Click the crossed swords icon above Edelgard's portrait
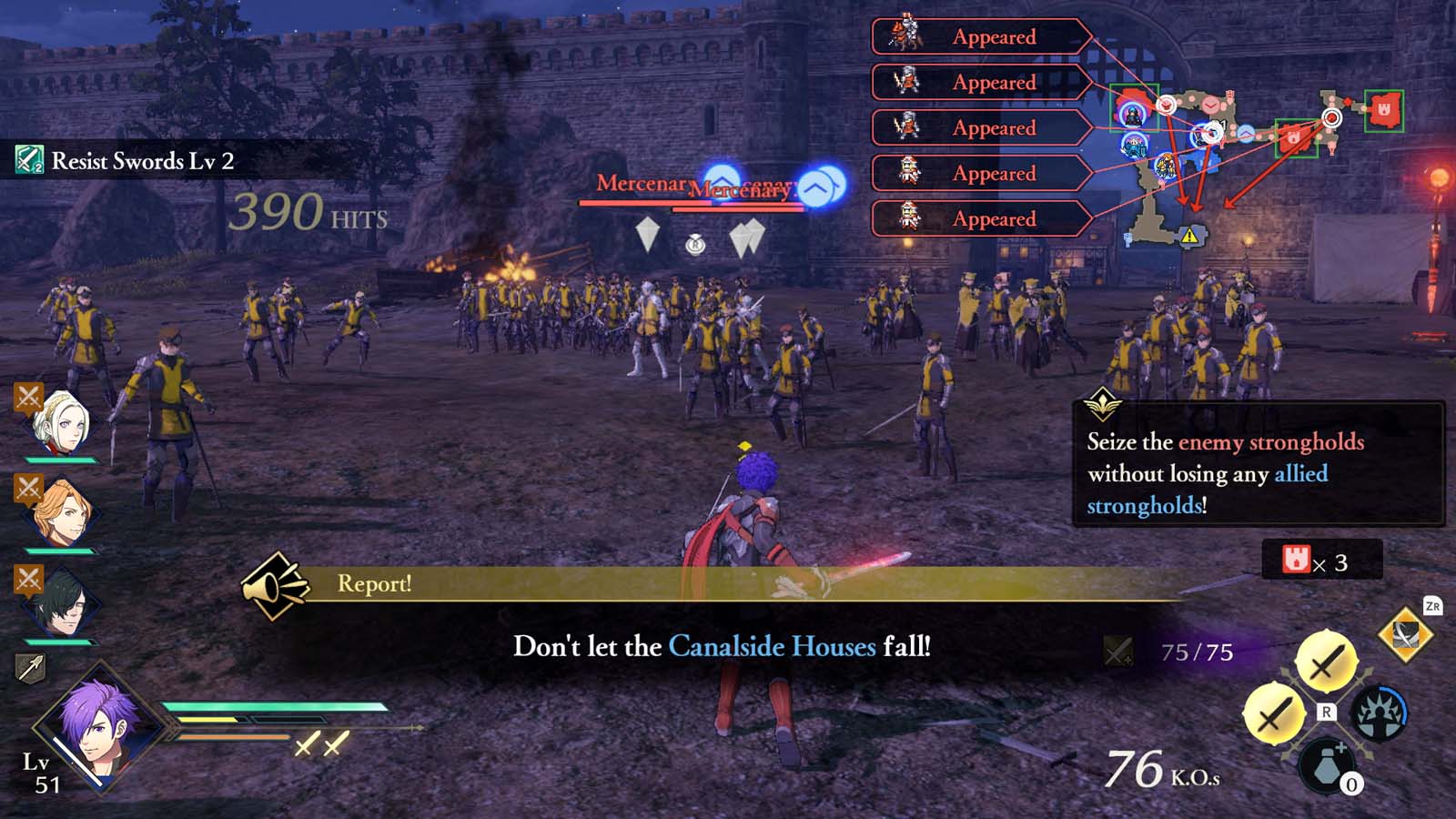The image size is (1456, 819). pos(27,396)
